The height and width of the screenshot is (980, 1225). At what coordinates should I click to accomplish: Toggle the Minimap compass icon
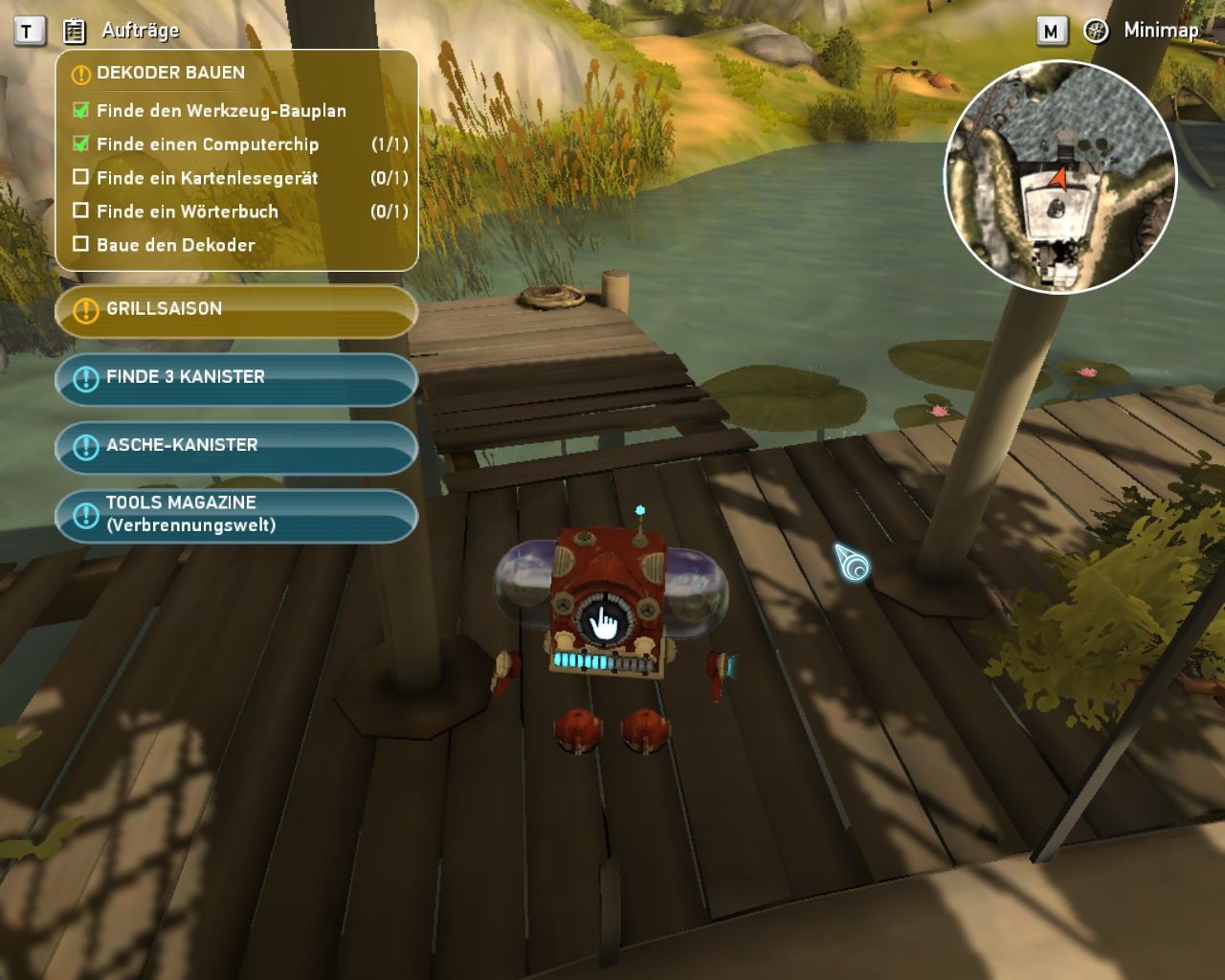point(1096,31)
